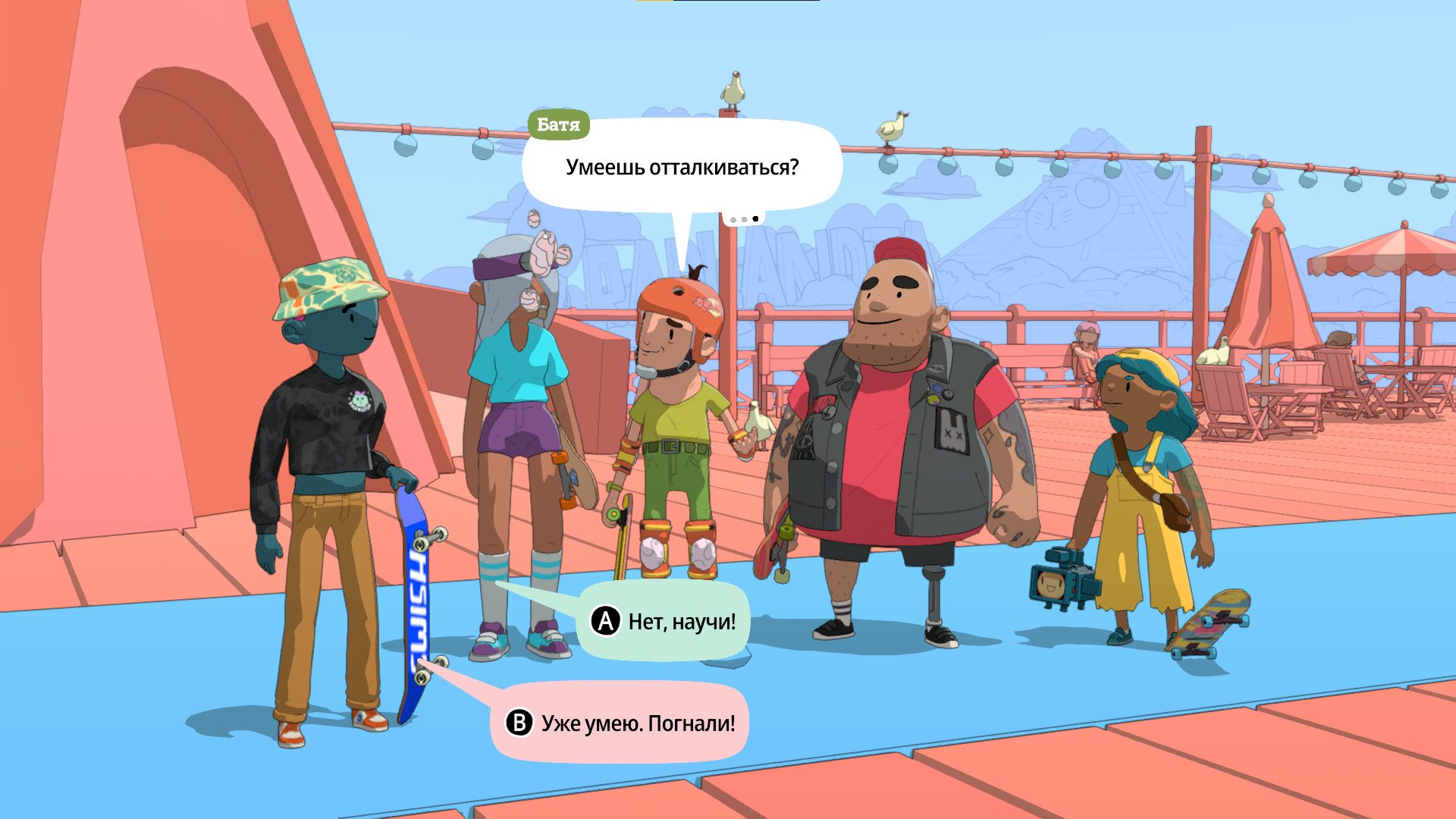
Task: Click the highlighted page dot under the speech bubble
Action: (757, 218)
